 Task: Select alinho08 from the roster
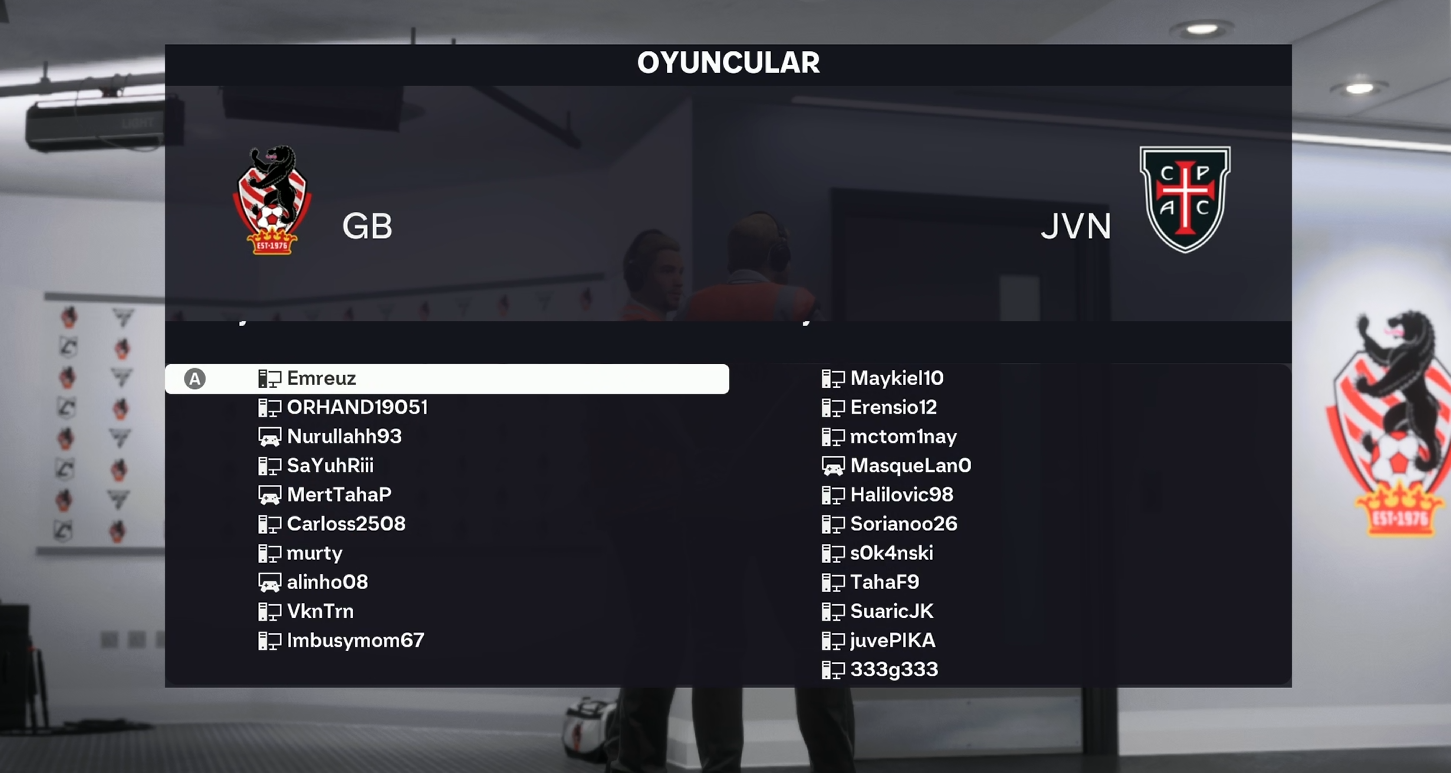coord(327,582)
